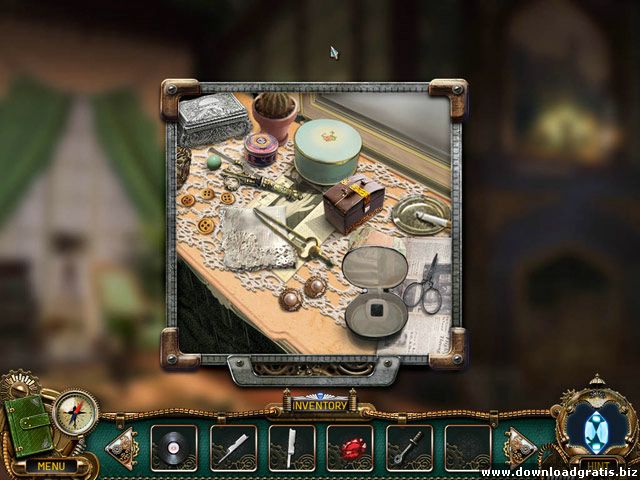Use the blue crystal hint button

point(596,422)
